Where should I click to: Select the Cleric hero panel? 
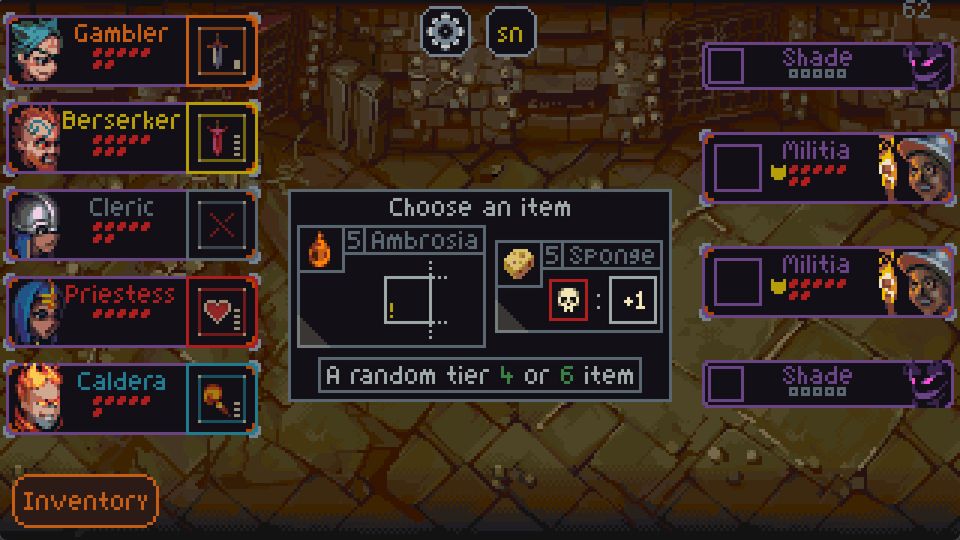tap(98, 224)
